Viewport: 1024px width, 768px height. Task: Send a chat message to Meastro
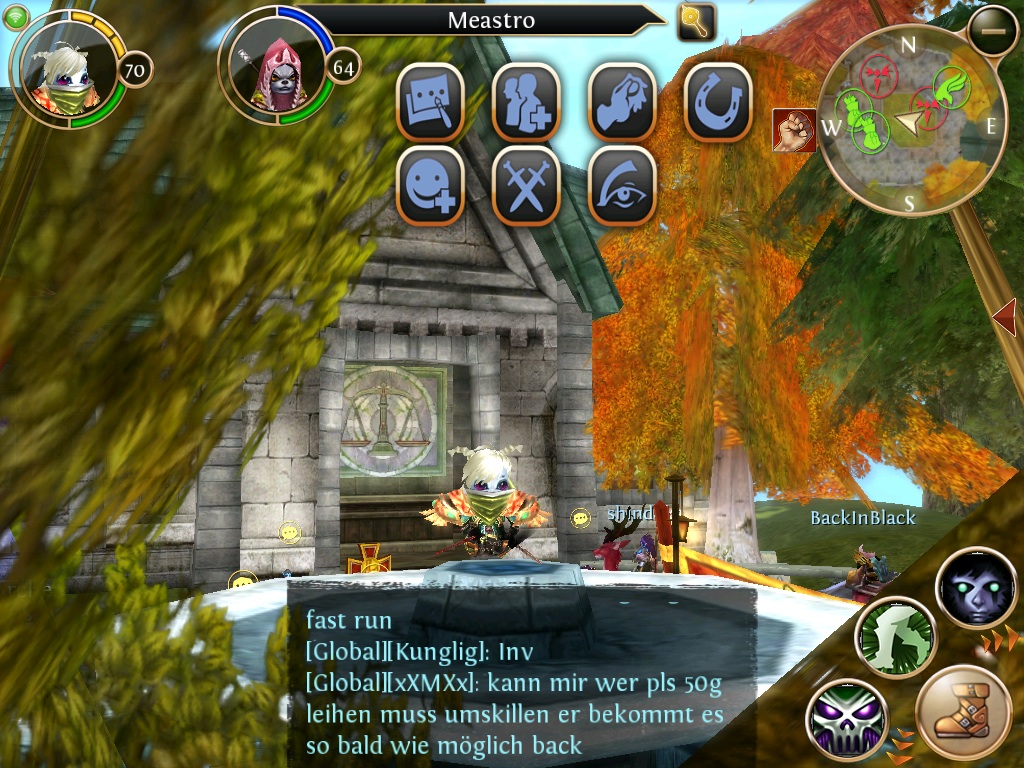[430, 102]
